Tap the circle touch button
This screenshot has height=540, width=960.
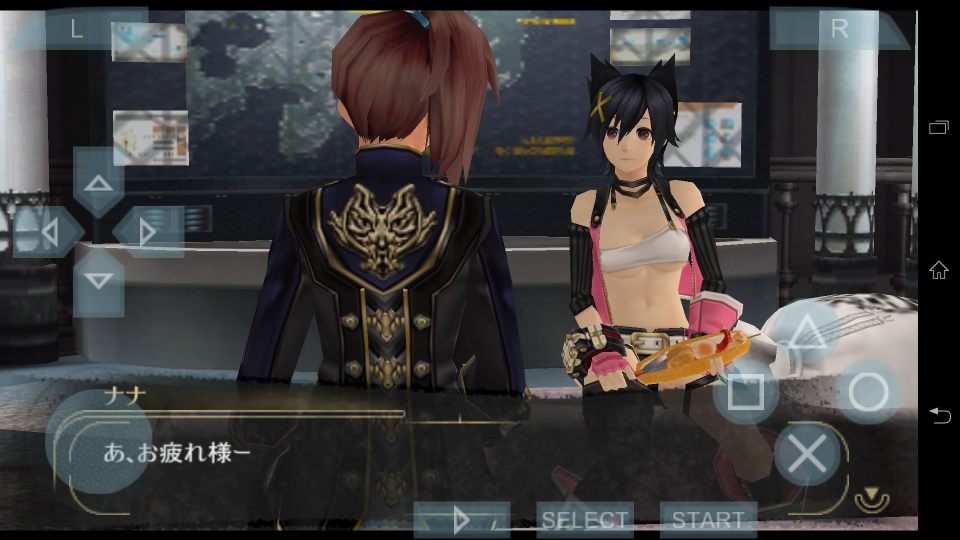click(x=867, y=393)
